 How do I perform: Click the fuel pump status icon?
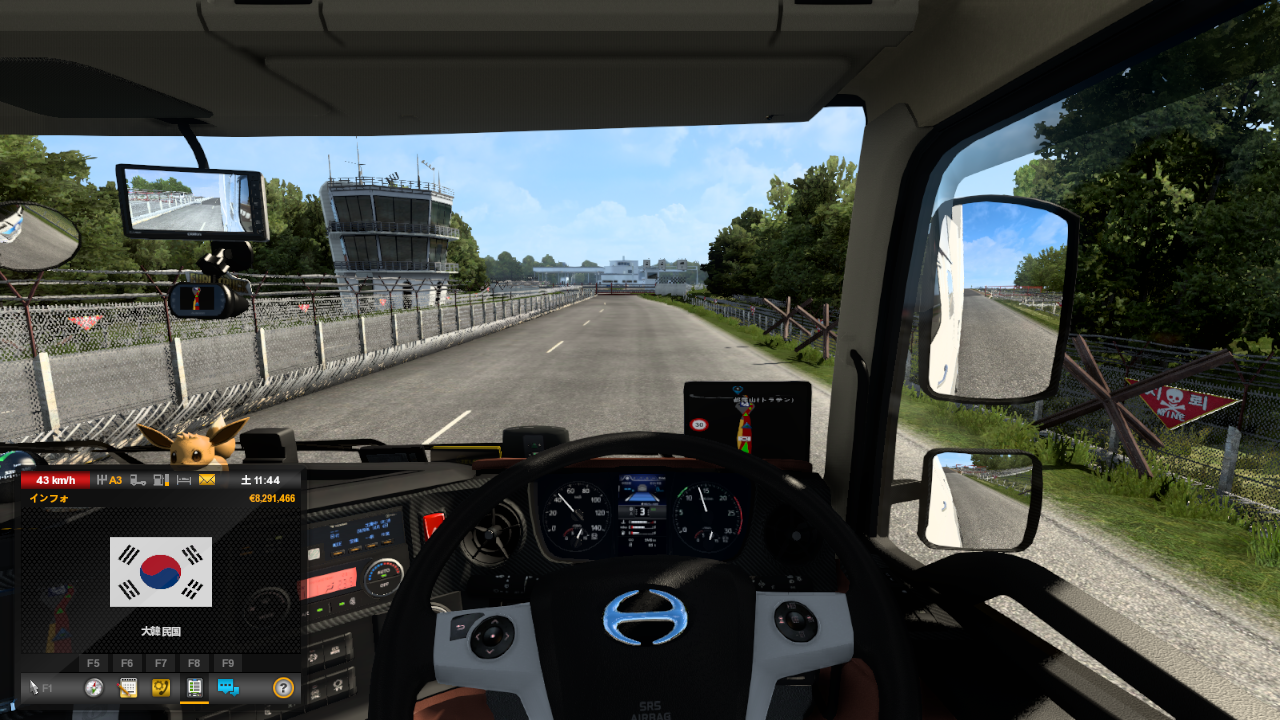[x=160, y=480]
